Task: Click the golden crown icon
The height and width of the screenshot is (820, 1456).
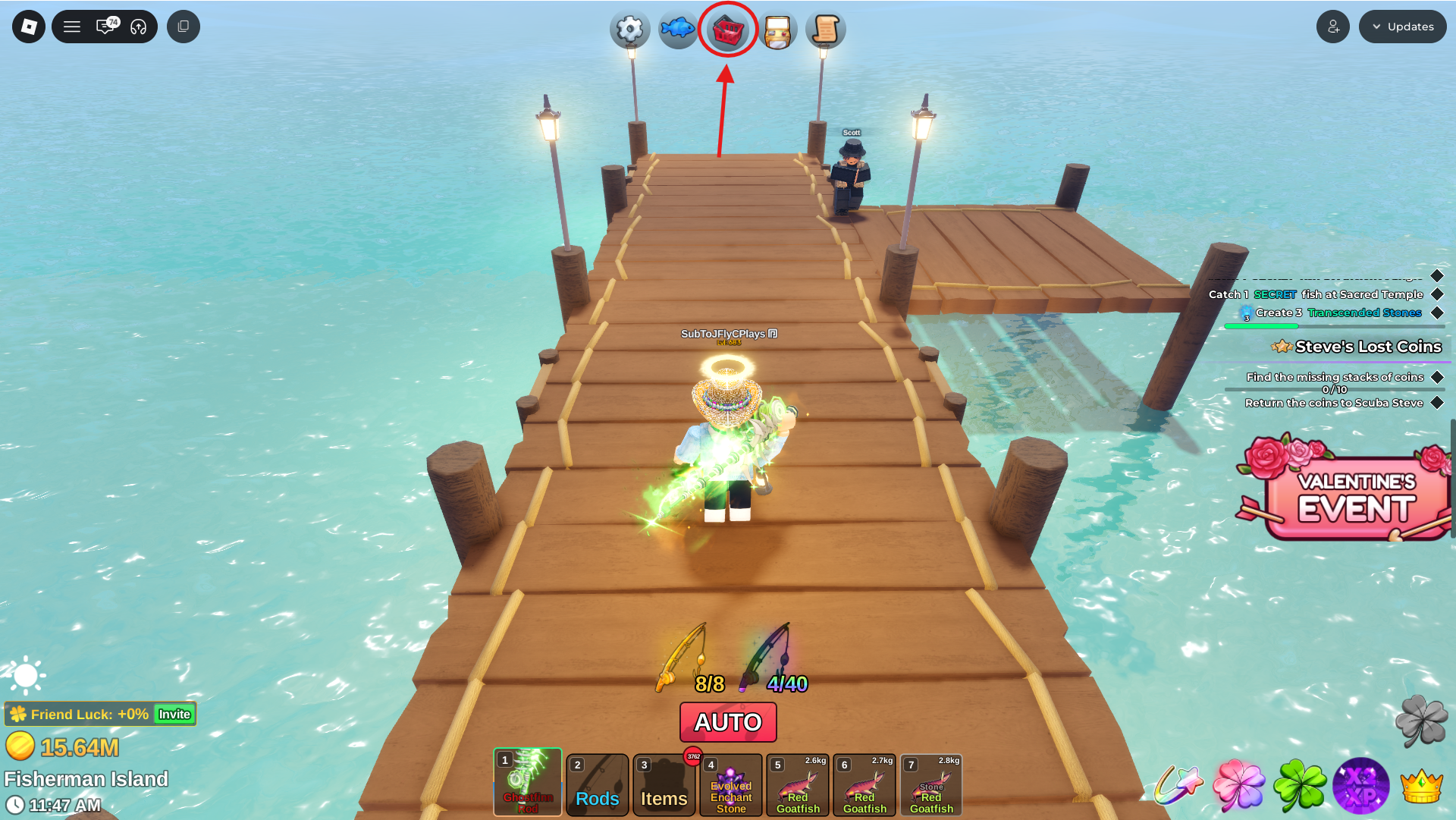Action: [1422, 786]
